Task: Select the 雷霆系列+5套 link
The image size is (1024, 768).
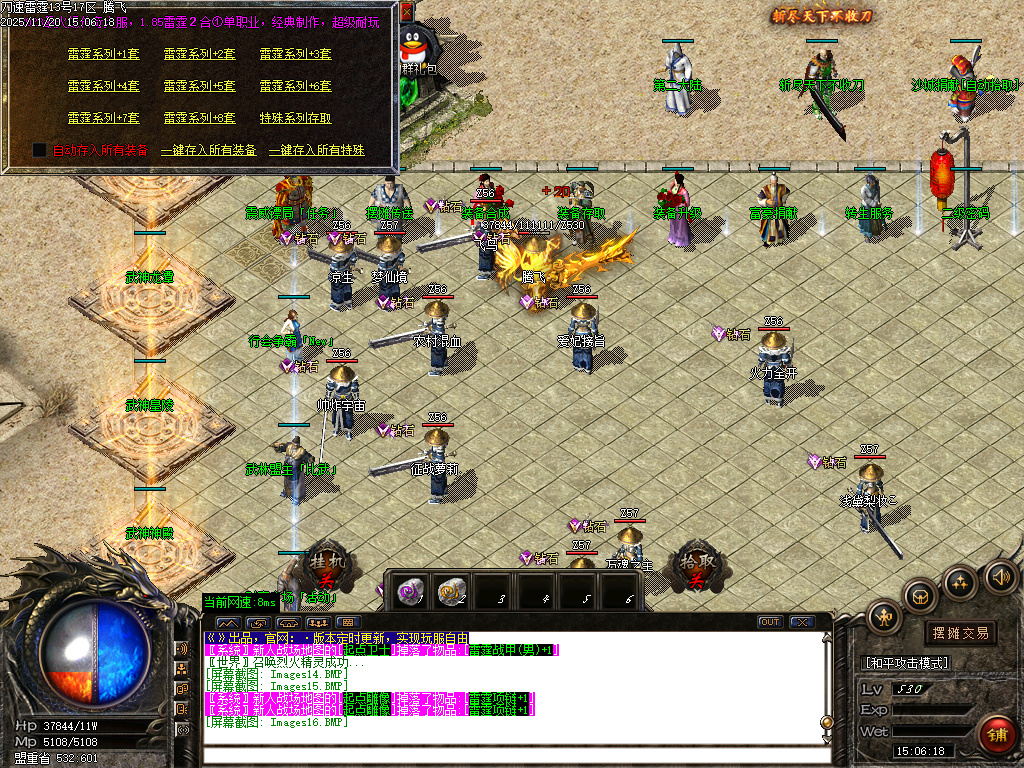Action: 200,86
